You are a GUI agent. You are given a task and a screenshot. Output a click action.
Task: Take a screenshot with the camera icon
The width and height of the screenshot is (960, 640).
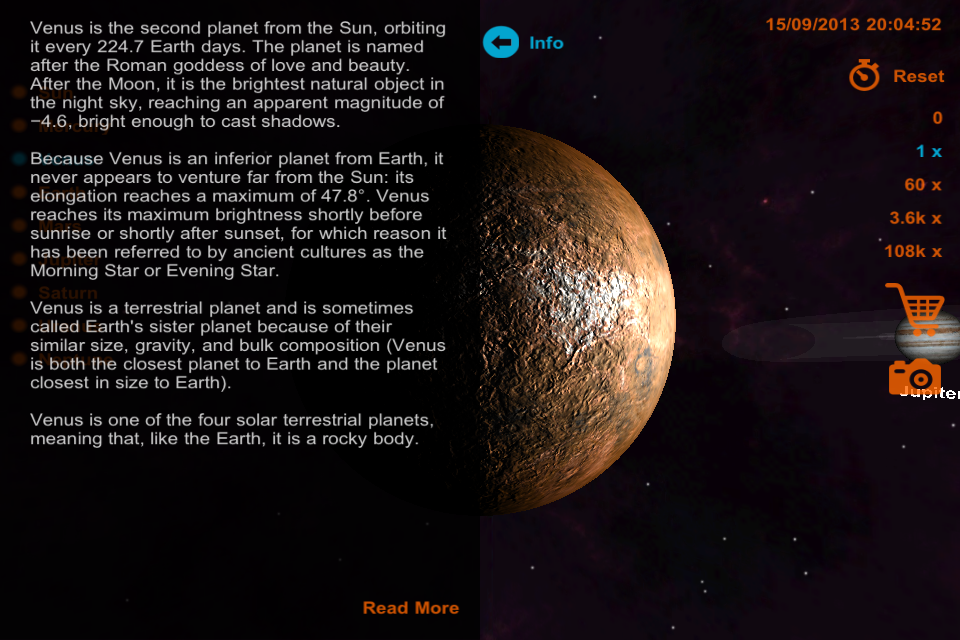pos(914,378)
